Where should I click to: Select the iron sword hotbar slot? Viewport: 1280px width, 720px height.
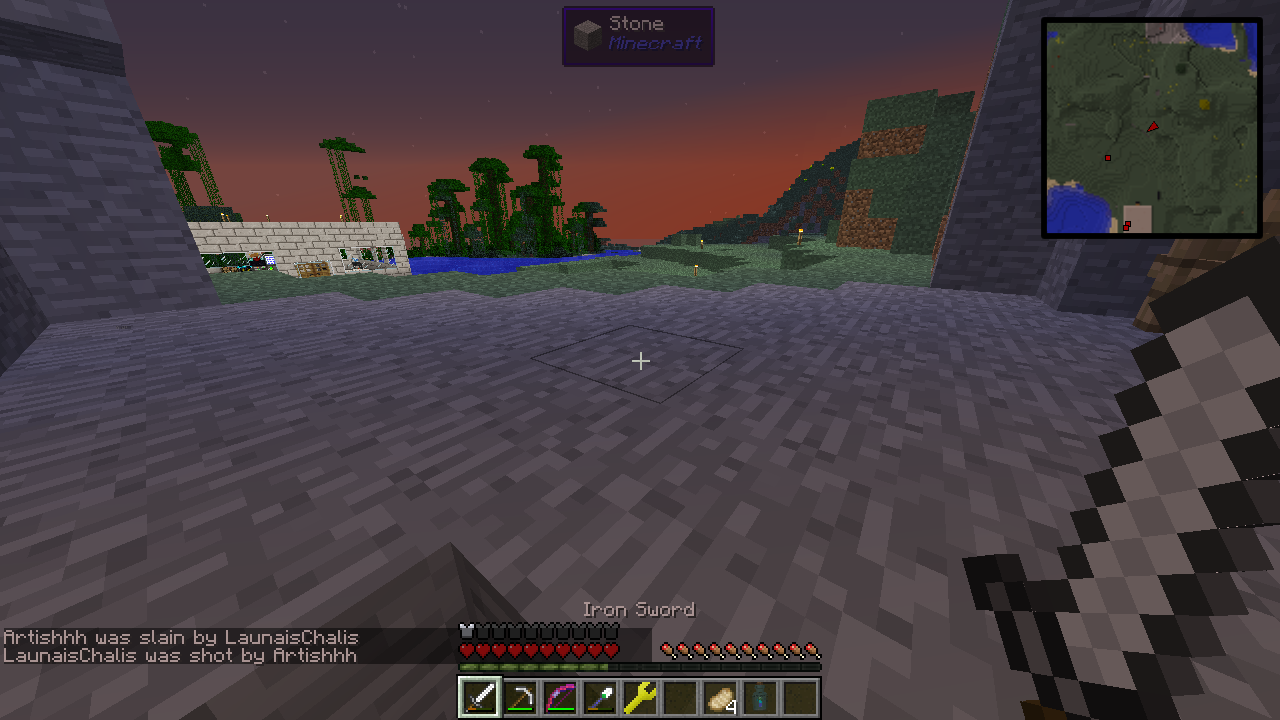479,697
